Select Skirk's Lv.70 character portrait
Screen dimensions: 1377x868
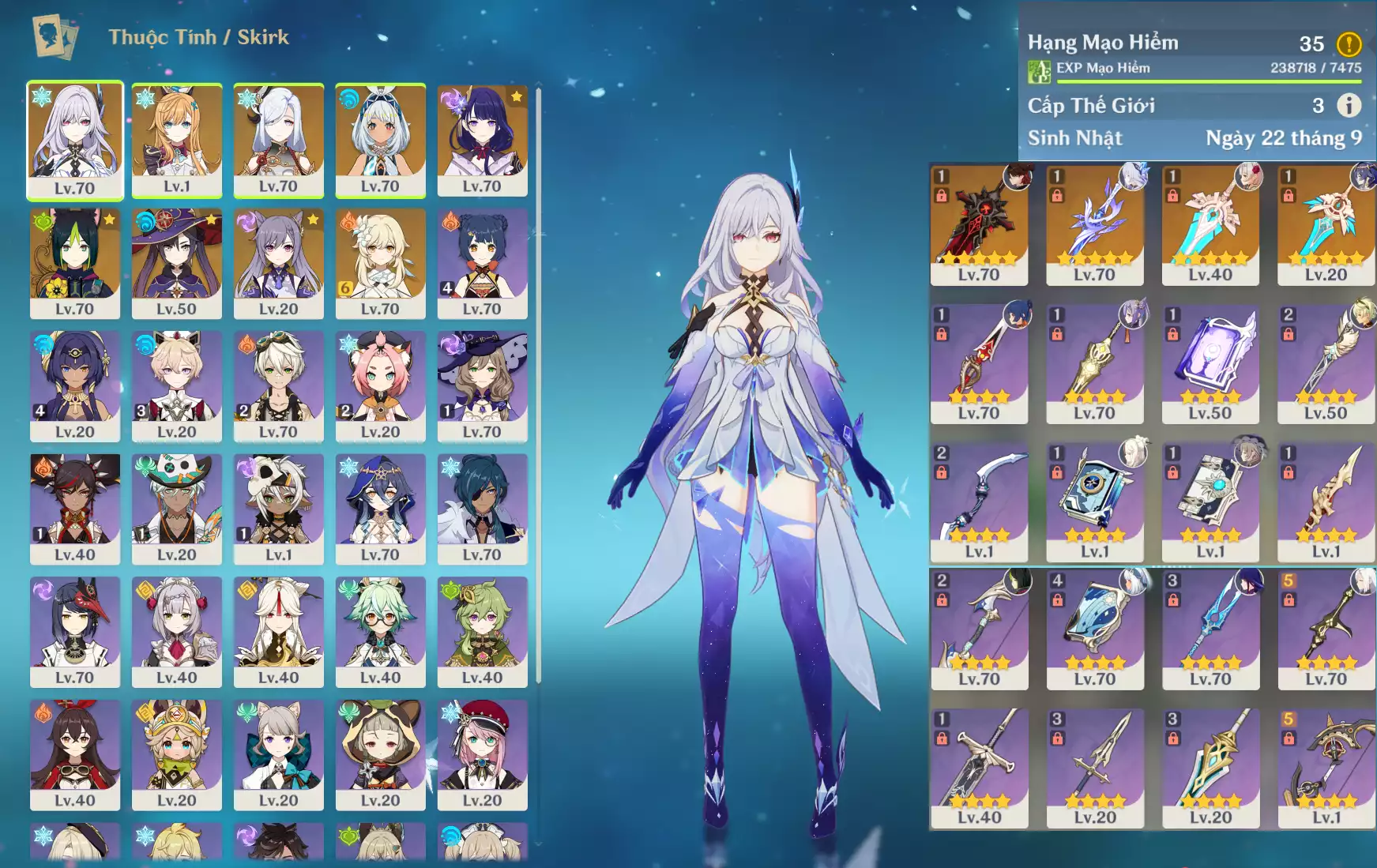[75, 140]
